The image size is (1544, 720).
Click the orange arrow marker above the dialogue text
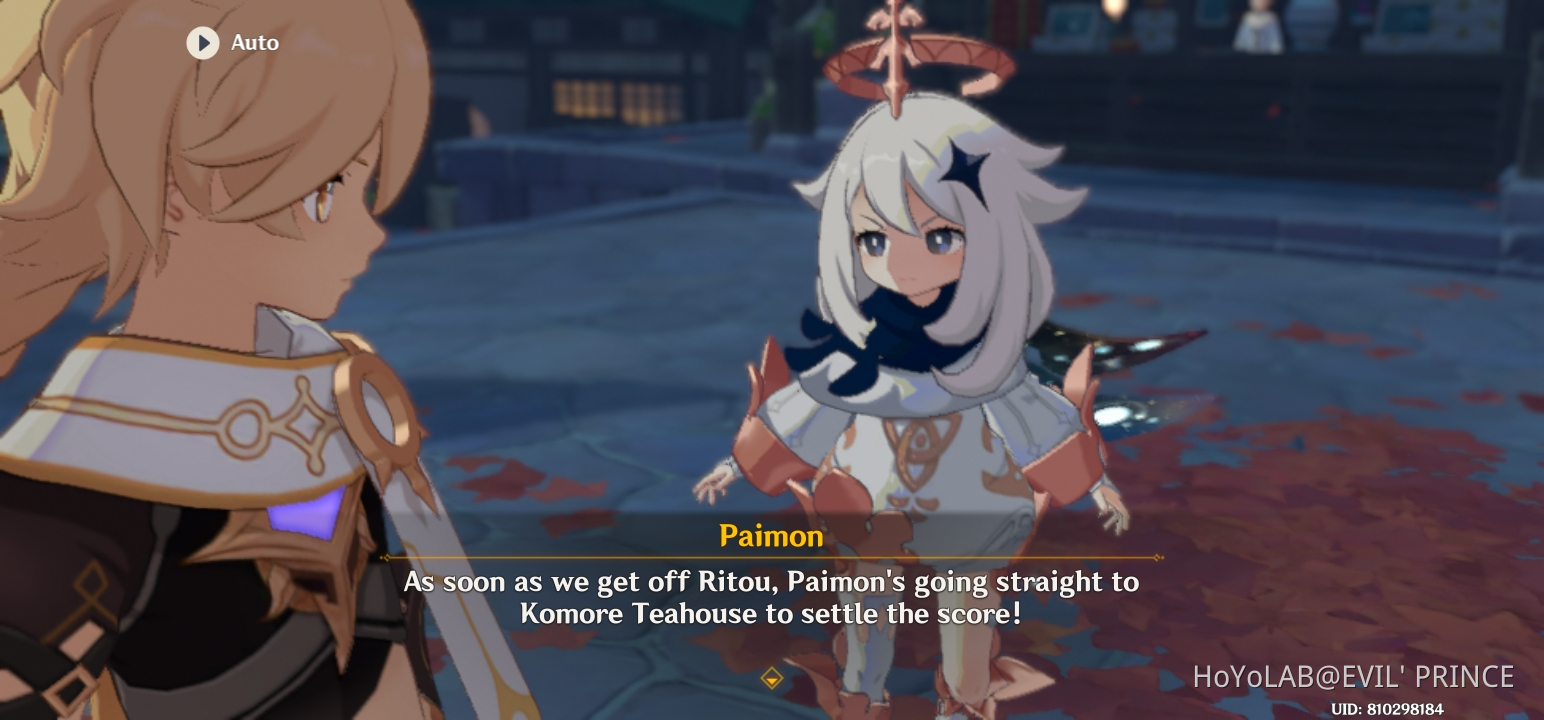point(771,558)
